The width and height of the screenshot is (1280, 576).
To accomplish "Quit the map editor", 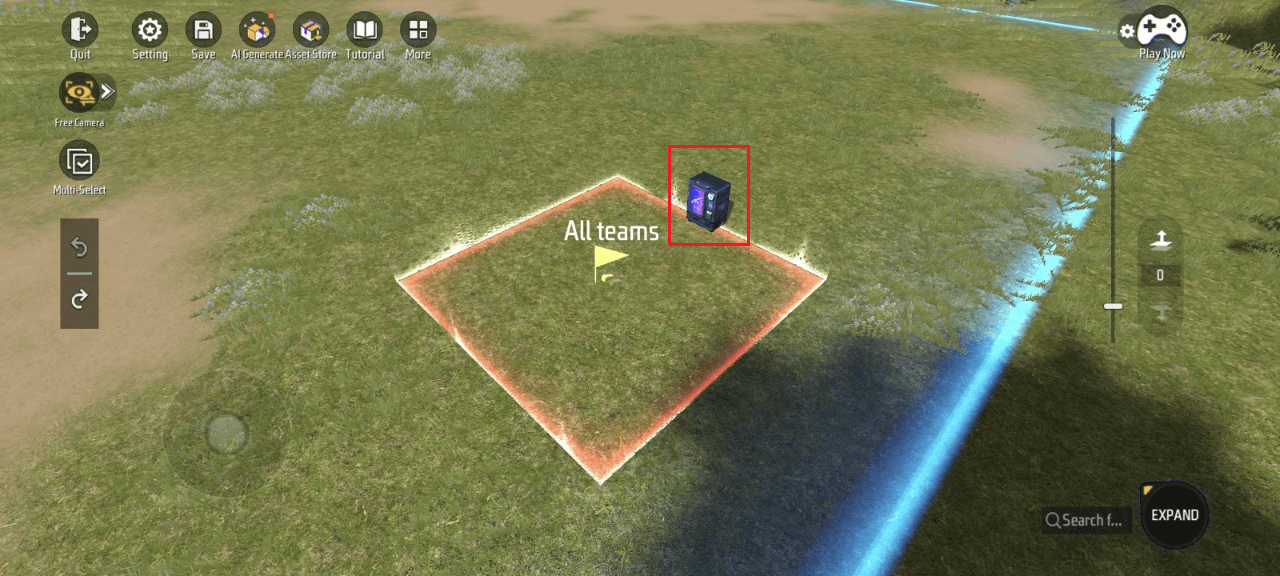I will (80, 30).
